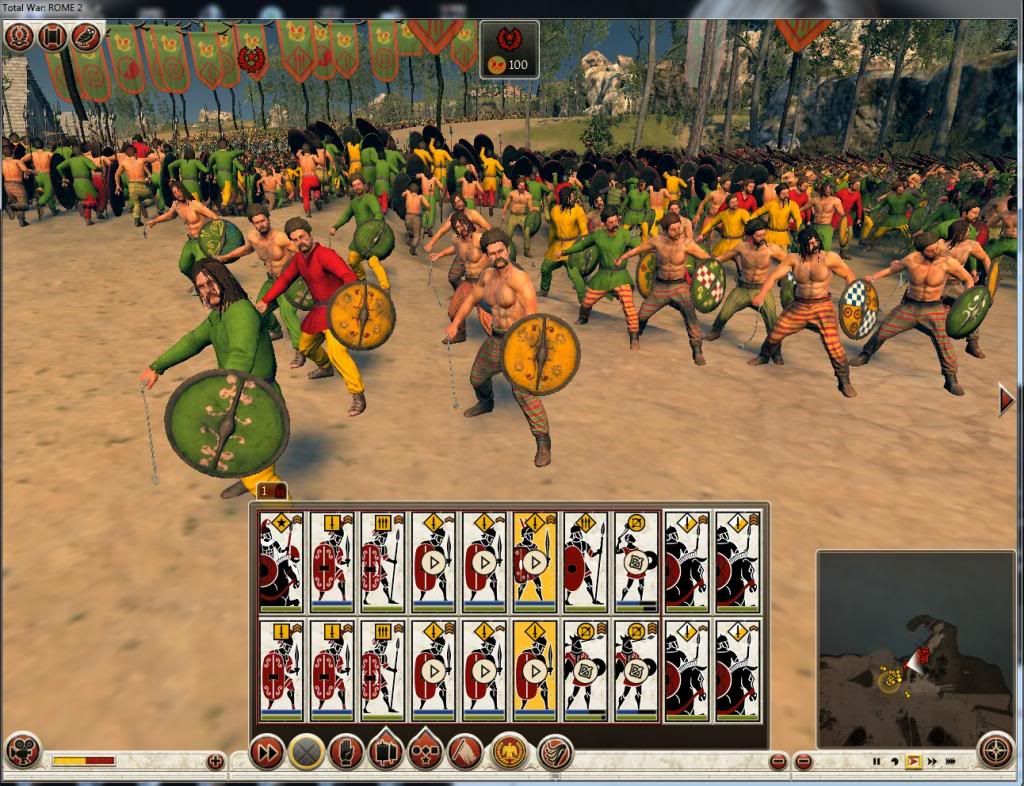Click the compass button beside the minimap
This screenshot has height=786, width=1024.
coord(994,749)
